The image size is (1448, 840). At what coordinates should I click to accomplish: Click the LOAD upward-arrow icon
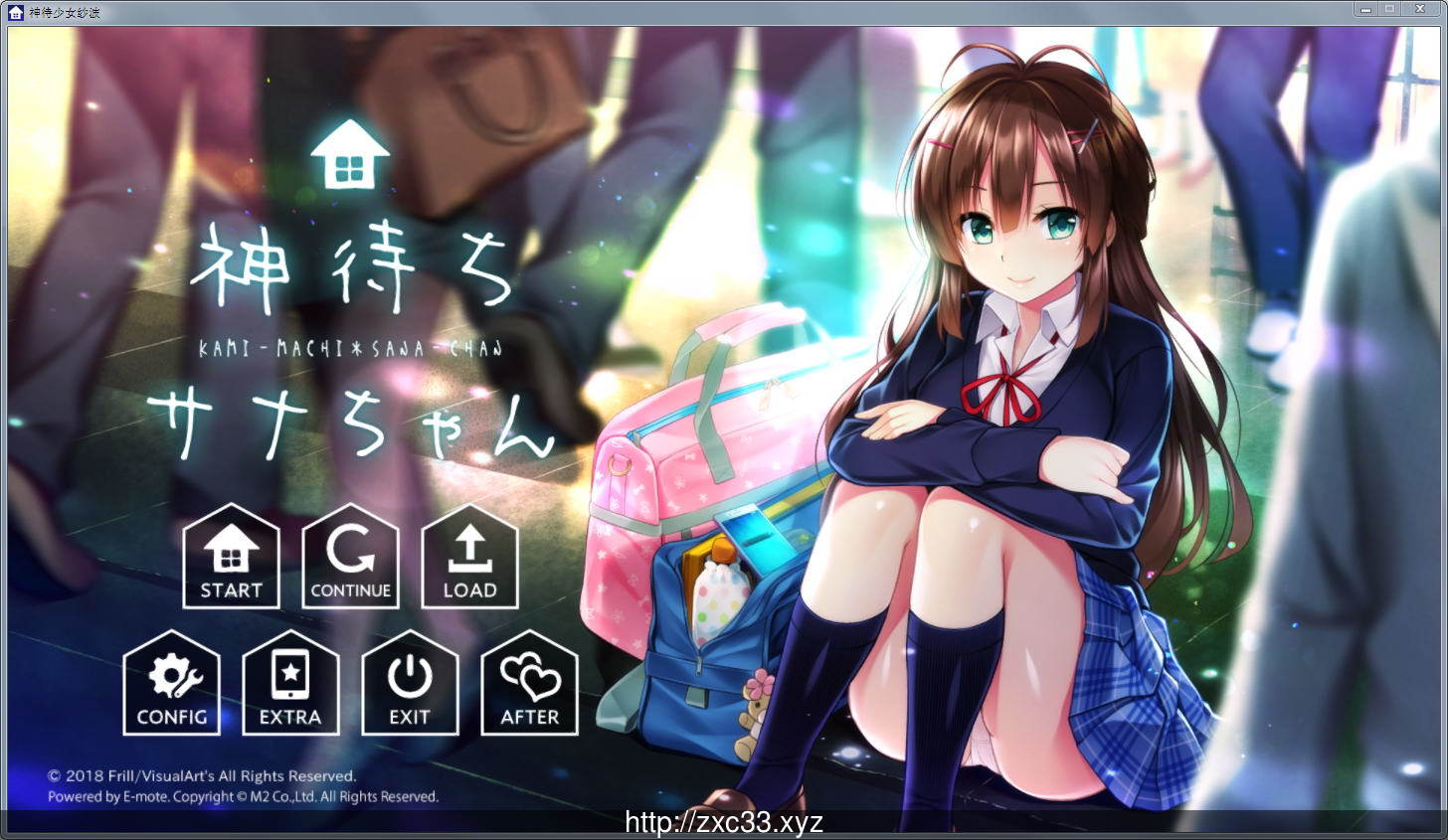pyautogui.click(x=469, y=549)
